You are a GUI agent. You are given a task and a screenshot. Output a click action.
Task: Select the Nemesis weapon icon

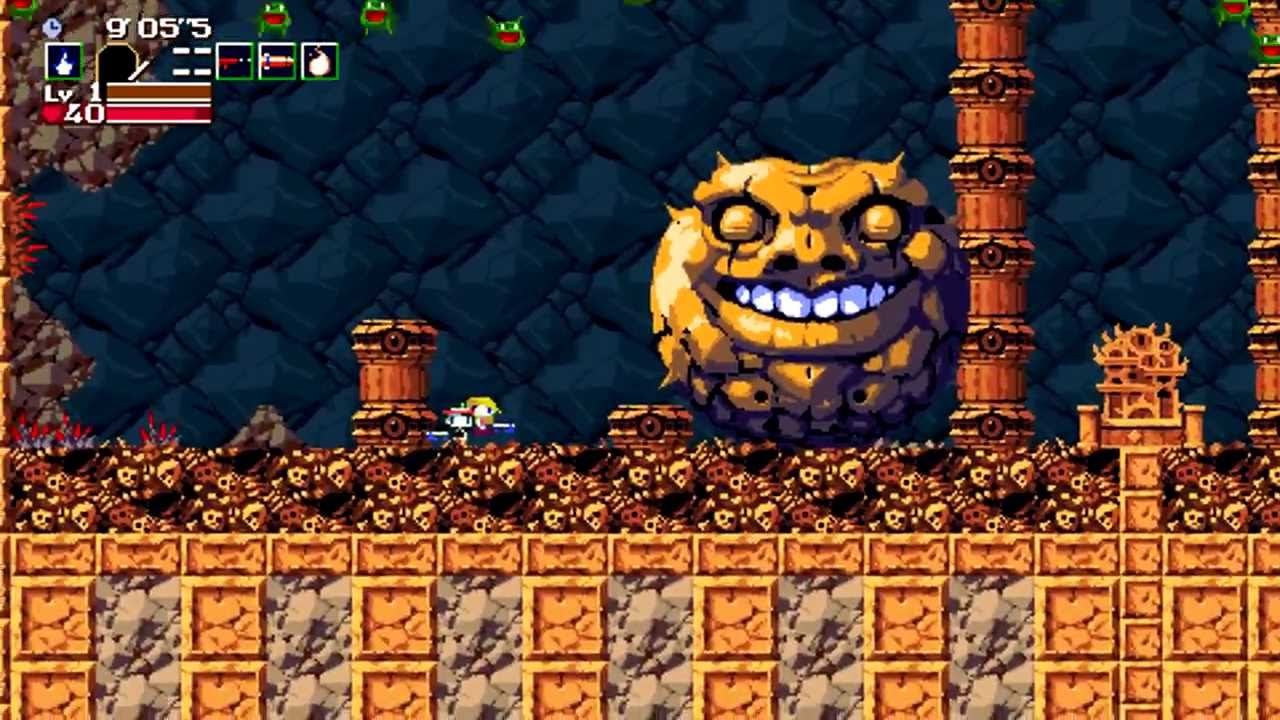point(64,62)
